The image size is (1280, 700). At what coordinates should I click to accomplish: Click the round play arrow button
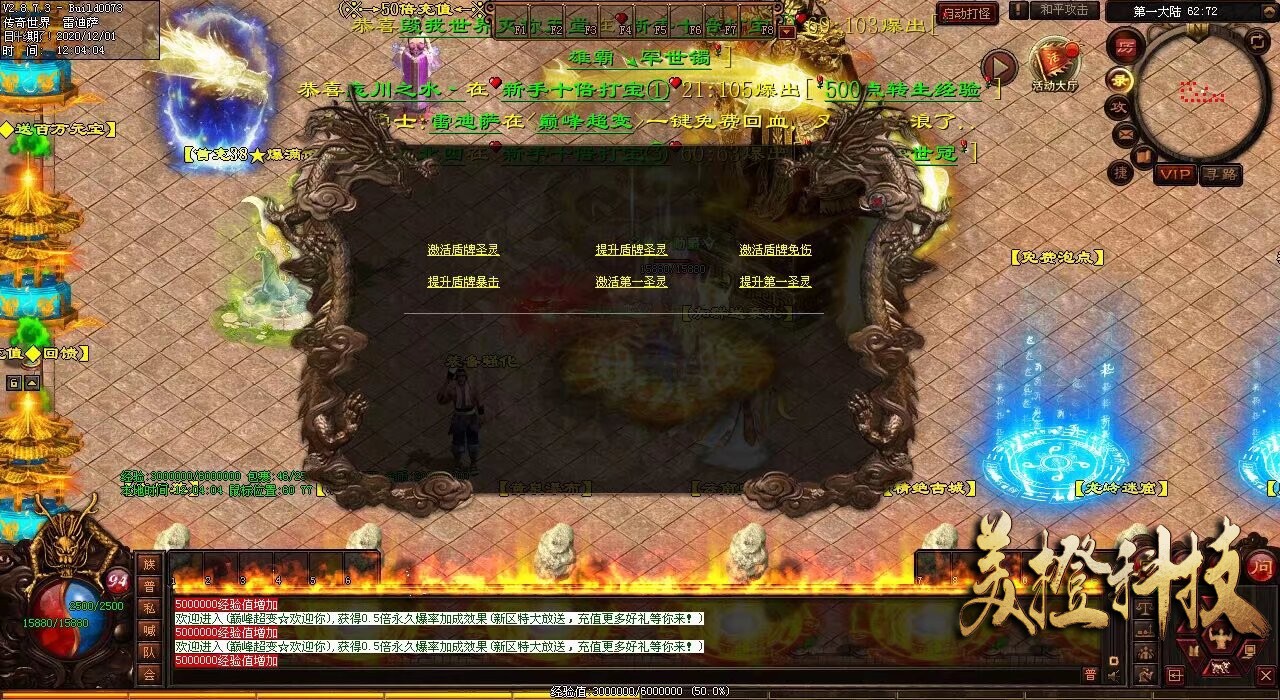[998, 68]
